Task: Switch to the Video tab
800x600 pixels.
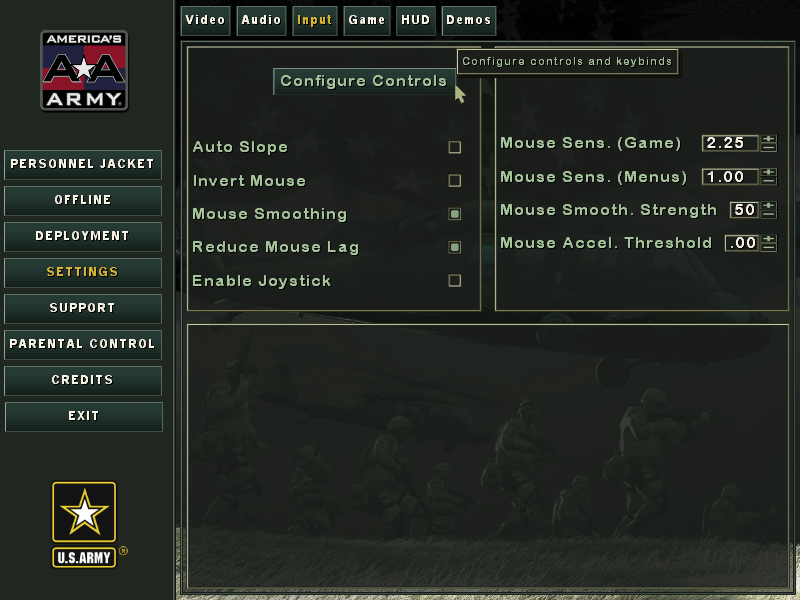Action: pyautogui.click(x=206, y=20)
